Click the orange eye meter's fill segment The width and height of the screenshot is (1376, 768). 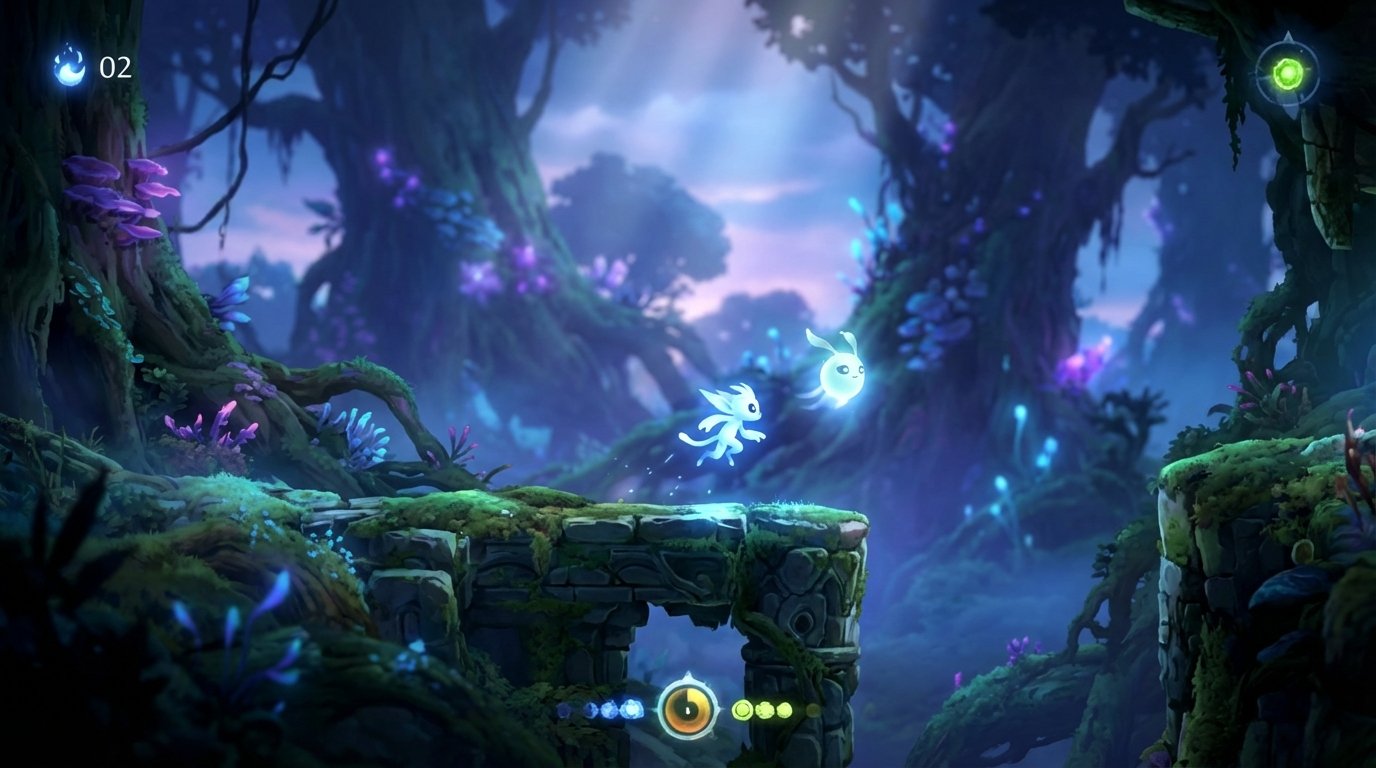697,696
